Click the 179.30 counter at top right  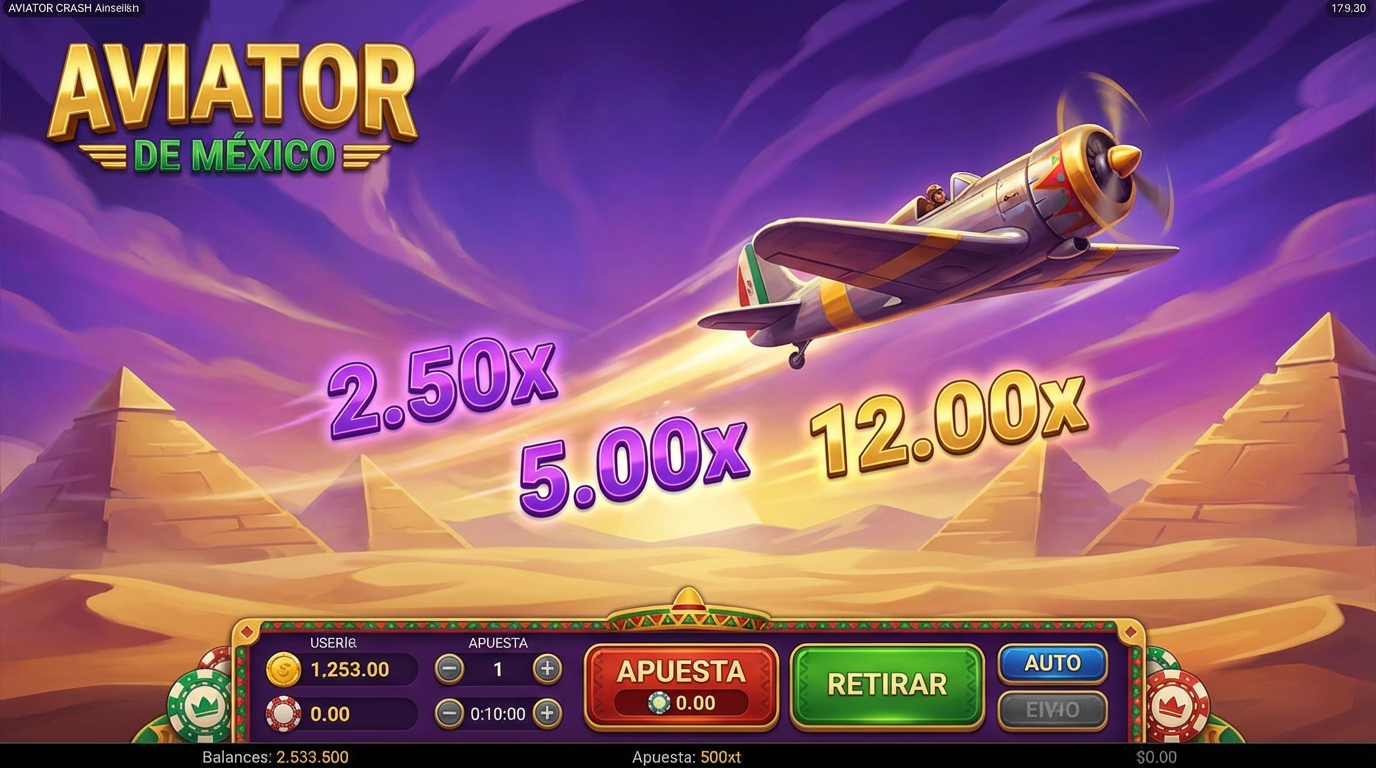pos(1347,8)
